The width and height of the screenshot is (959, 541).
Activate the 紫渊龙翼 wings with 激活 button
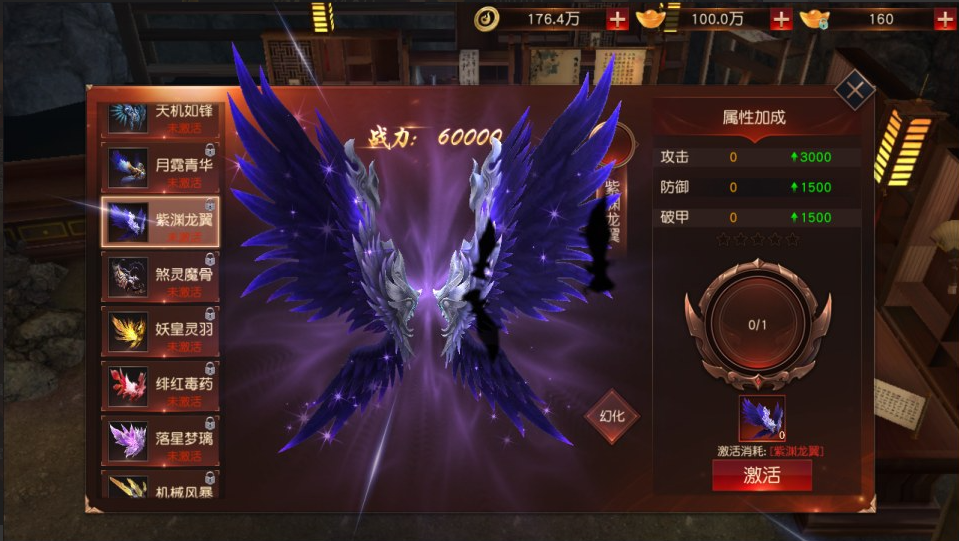(761, 475)
